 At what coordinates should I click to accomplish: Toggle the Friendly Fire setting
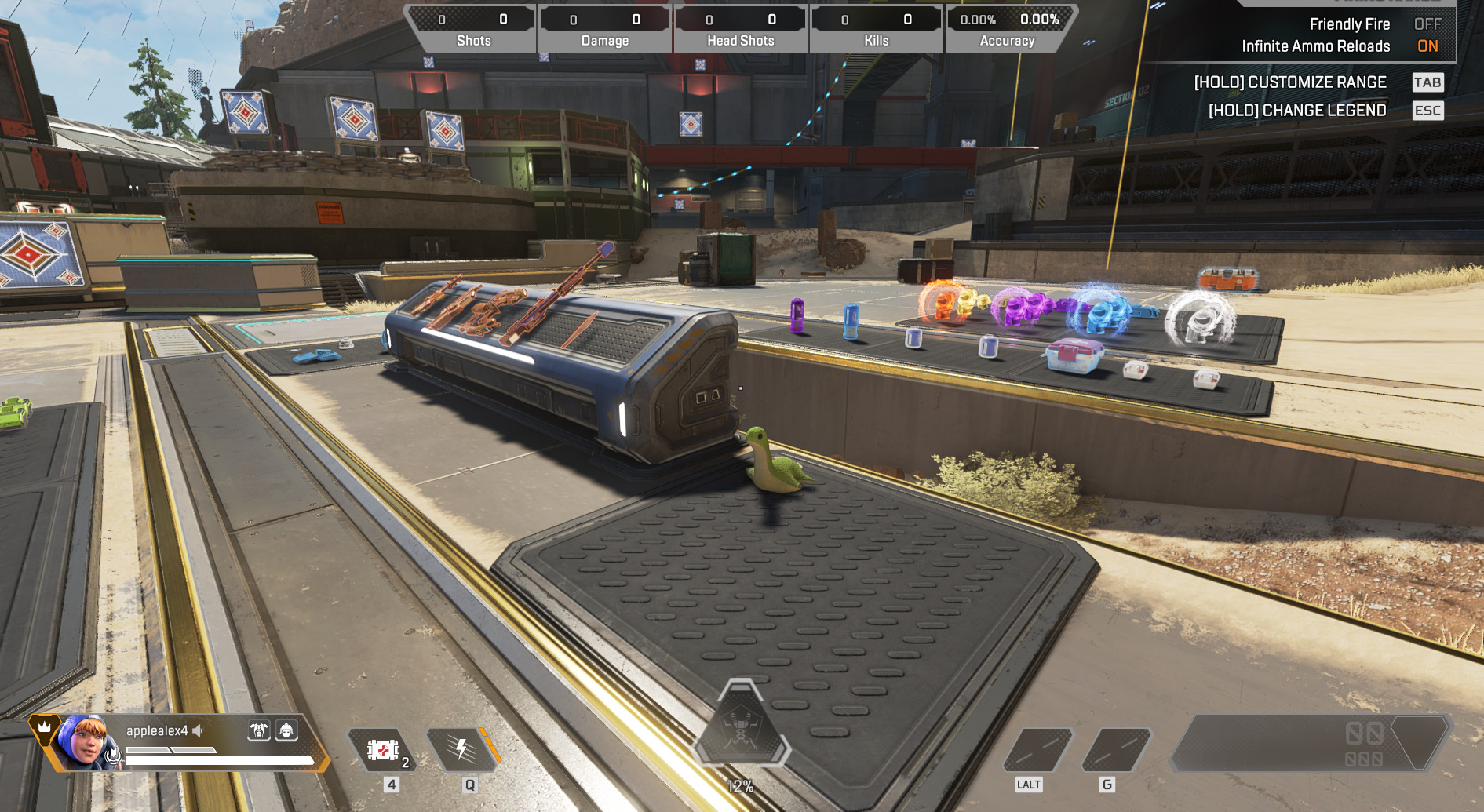1427,24
